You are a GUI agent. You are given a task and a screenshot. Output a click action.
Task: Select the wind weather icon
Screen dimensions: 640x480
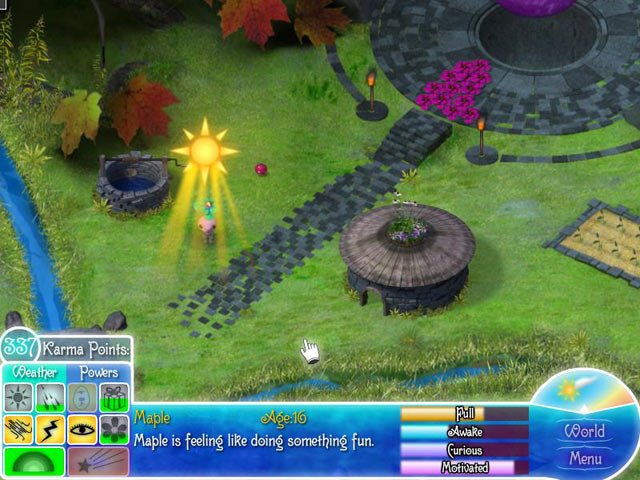pos(20,429)
